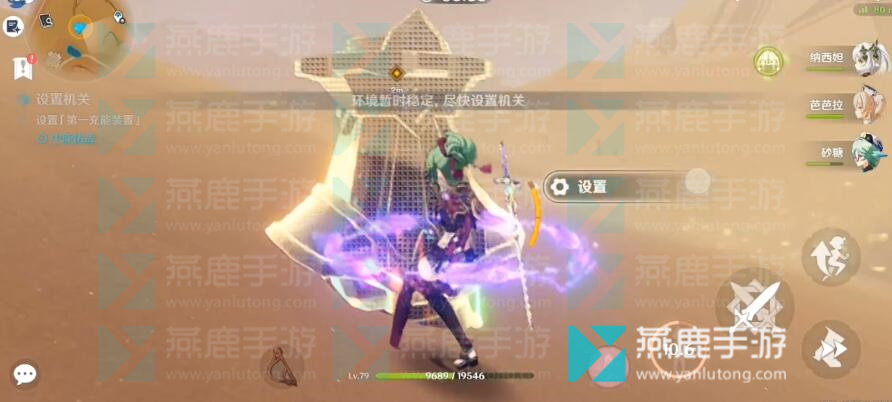Select the 设置机关 quest tracker
This screenshot has width=892, height=402.
pyautogui.click(x=62, y=100)
